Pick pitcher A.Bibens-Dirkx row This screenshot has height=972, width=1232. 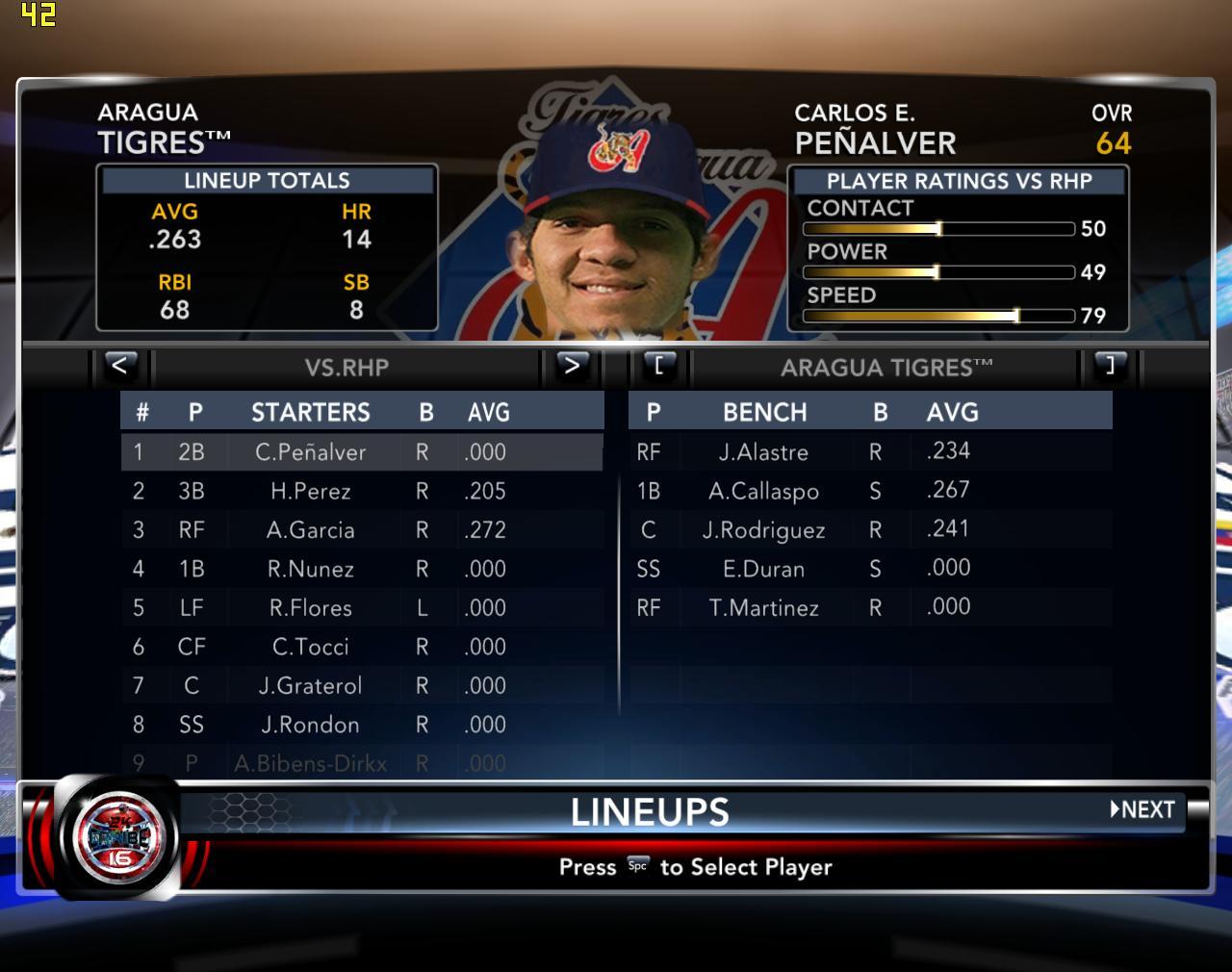coord(310,764)
